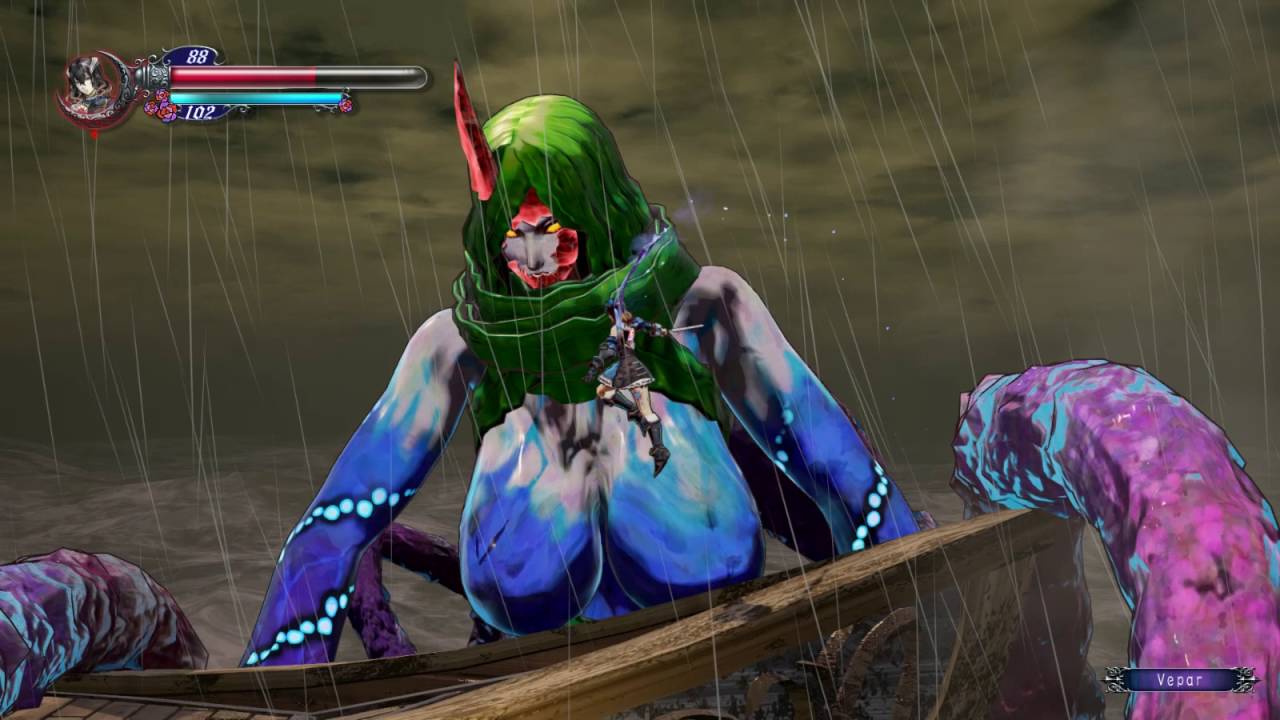Screen dimensions: 1280x720
Task: Select the Vepar boss name plate
Action: 1180,680
